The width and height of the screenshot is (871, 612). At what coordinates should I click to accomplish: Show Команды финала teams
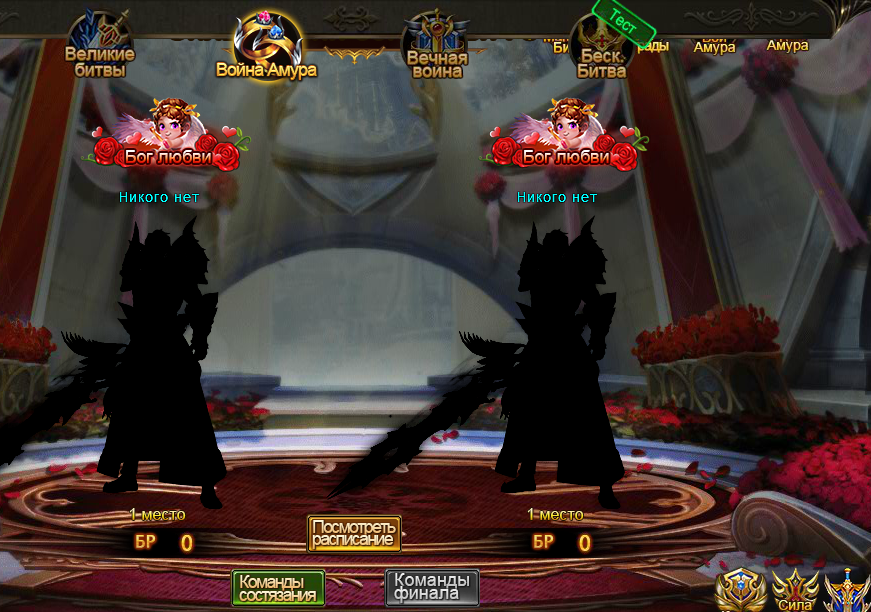[432, 588]
